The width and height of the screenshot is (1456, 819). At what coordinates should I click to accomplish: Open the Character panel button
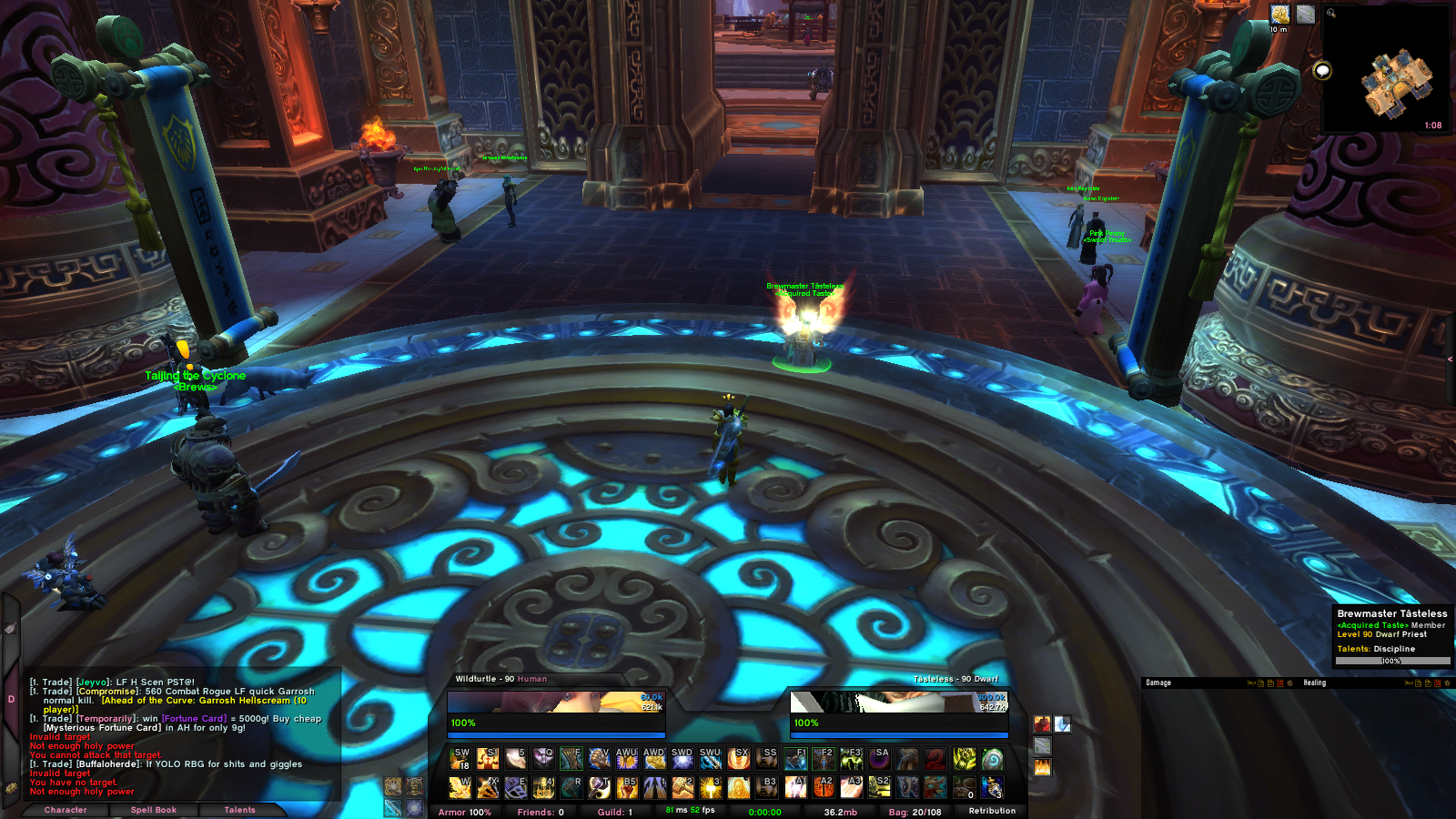point(66,810)
